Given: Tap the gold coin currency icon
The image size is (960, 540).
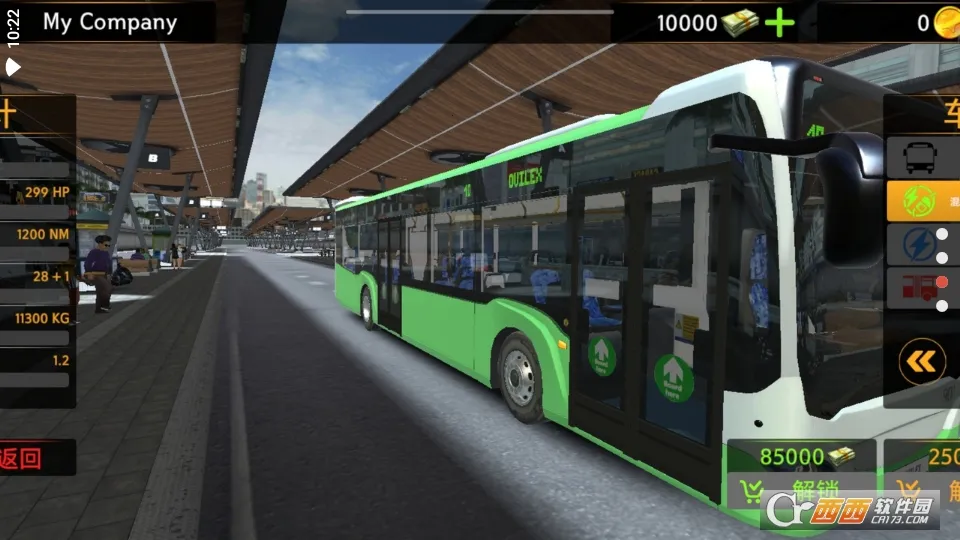Looking at the screenshot, I should (x=946, y=22).
